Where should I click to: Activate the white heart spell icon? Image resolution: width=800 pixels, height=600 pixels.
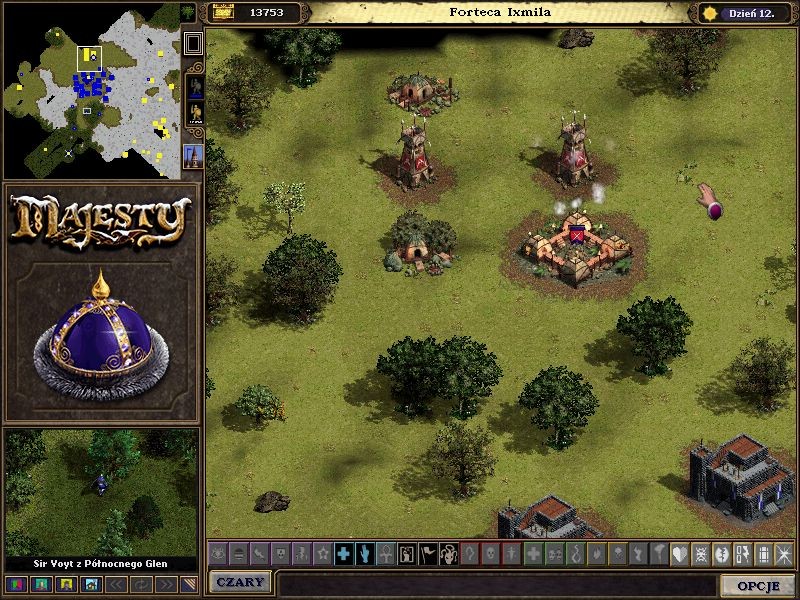pyautogui.click(x=679, y=553)
